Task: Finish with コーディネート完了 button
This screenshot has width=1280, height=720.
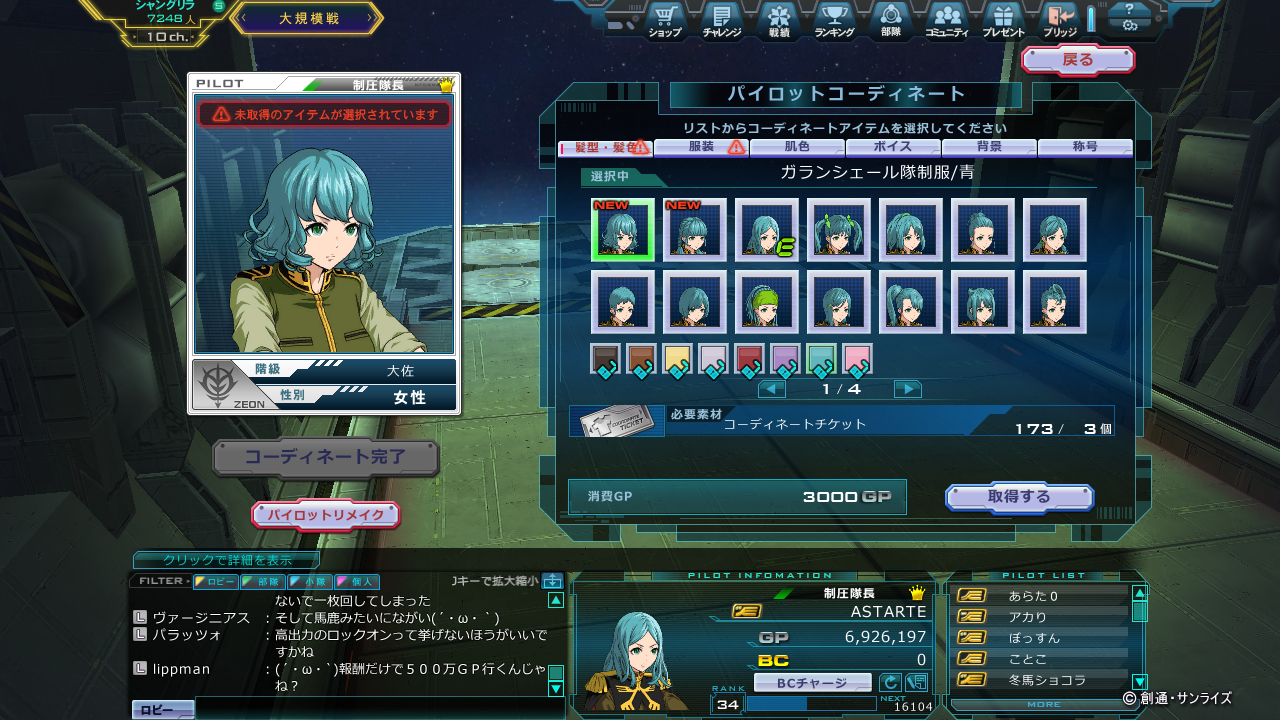Action: [x=326, y=458]
